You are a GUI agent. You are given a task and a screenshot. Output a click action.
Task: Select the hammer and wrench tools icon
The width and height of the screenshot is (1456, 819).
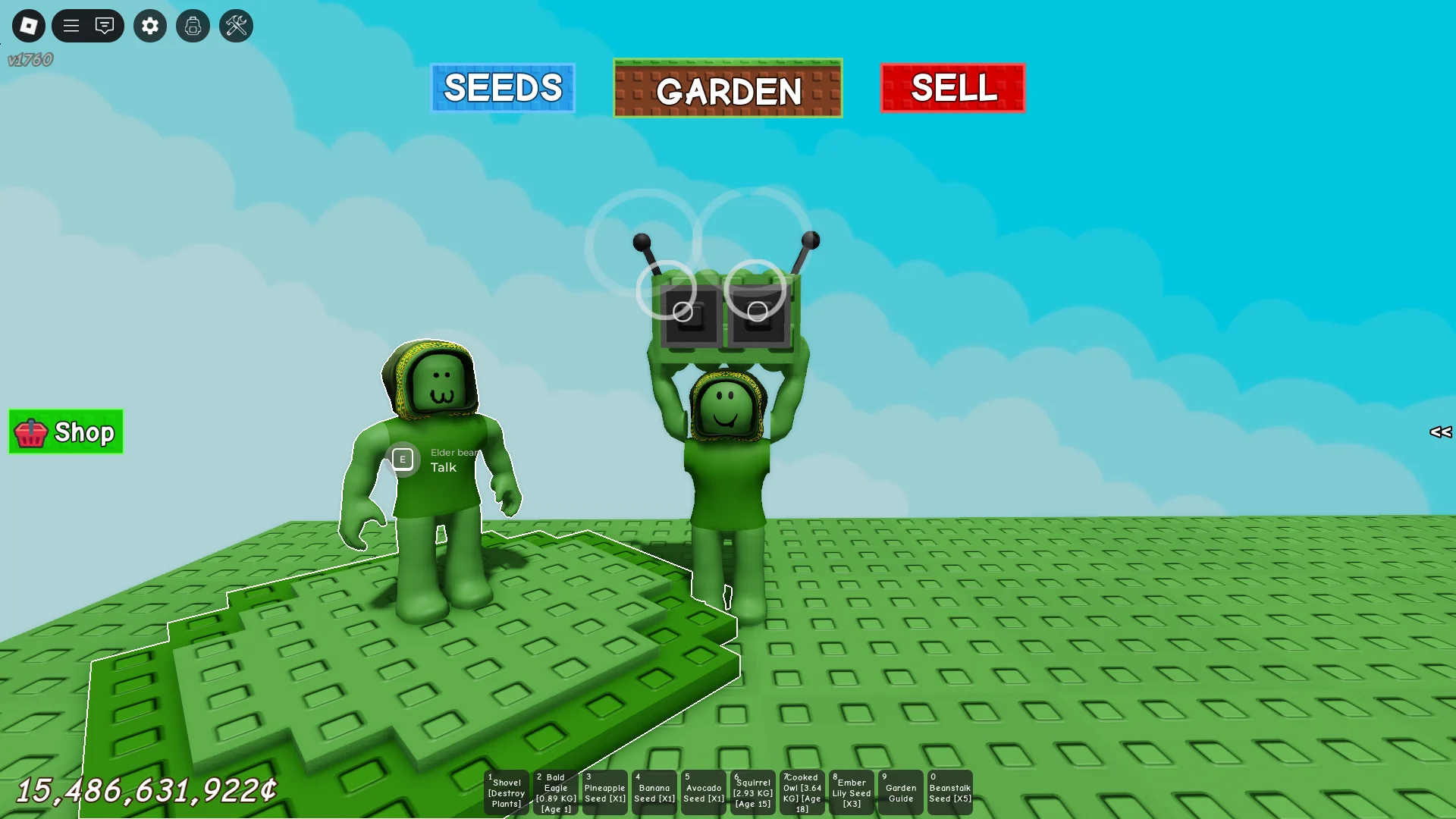(236, 25)
